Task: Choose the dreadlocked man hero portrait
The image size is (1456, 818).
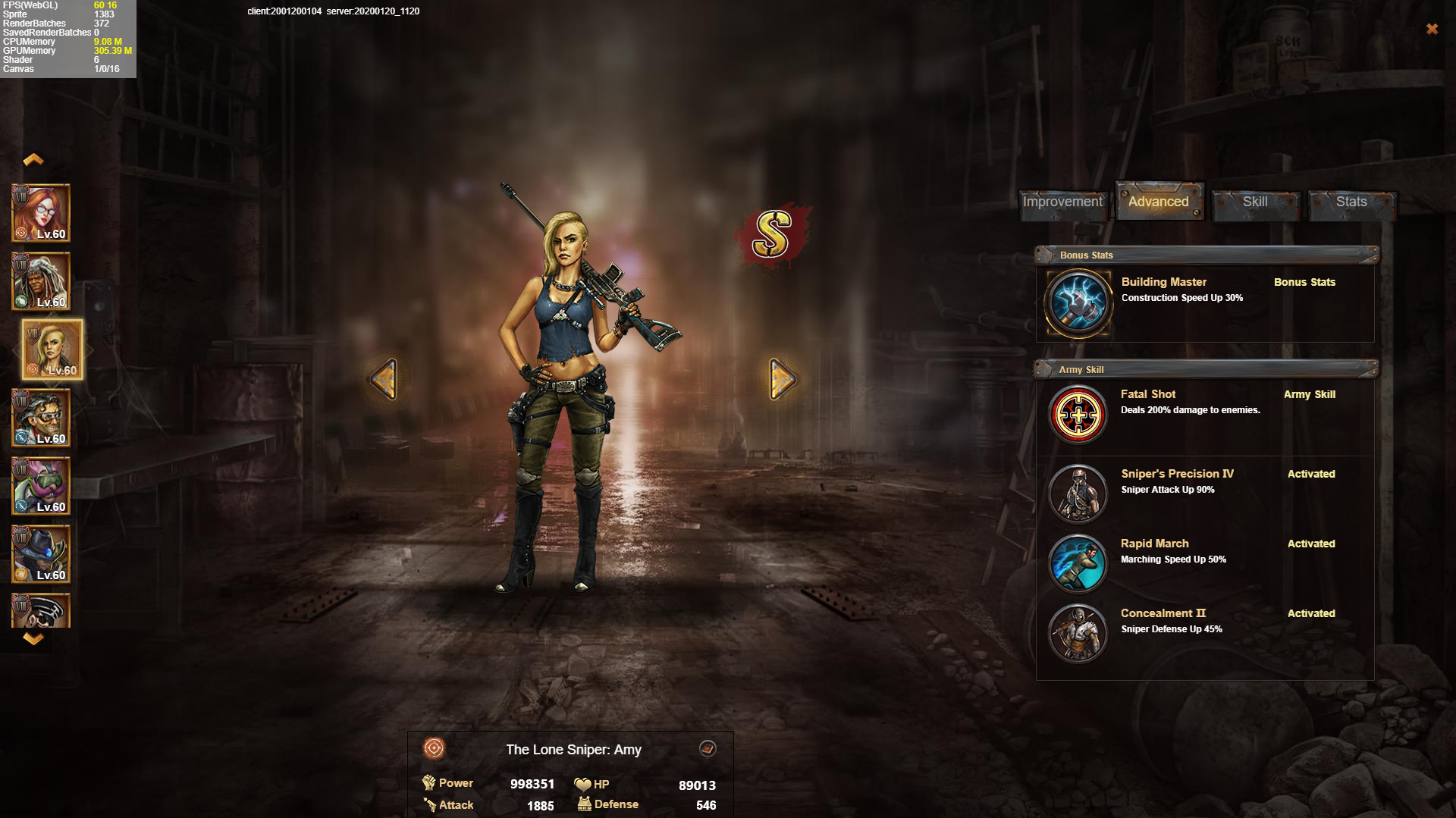Action: [x=41, y=282]
